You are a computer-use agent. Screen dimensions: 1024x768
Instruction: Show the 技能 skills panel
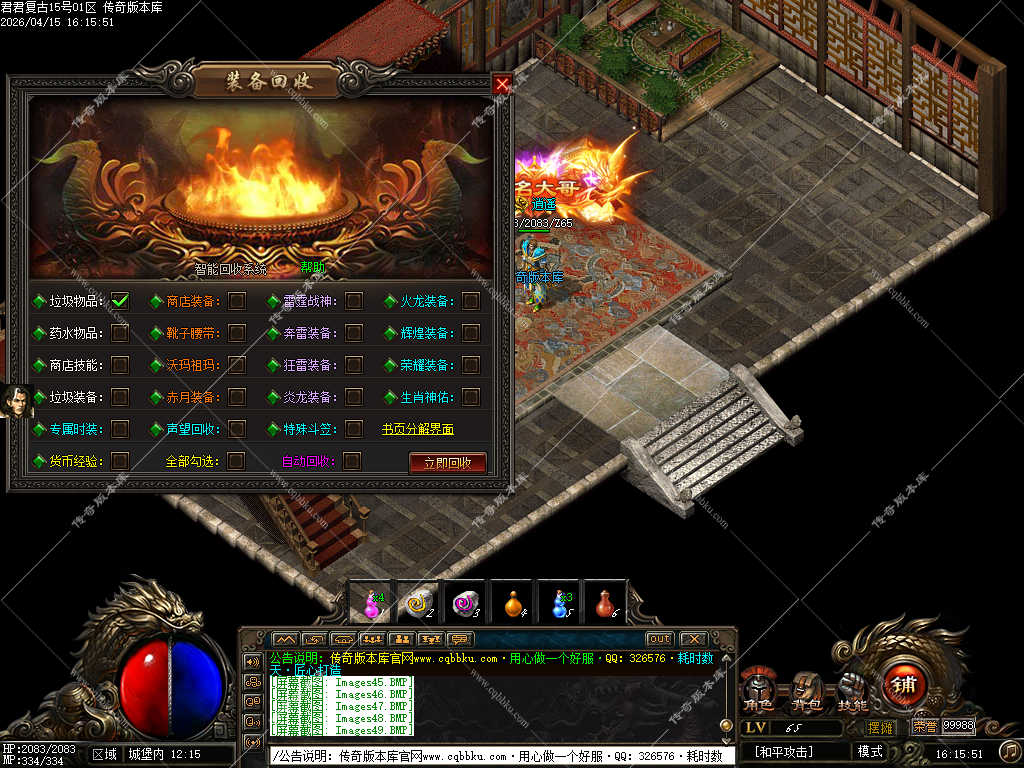click(852, 691)
